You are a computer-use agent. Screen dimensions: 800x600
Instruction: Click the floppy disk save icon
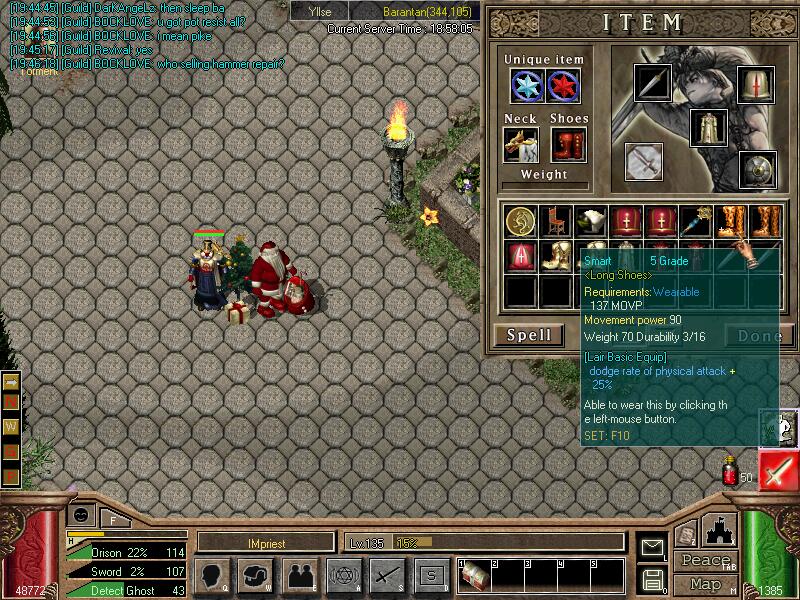[653, 579]
